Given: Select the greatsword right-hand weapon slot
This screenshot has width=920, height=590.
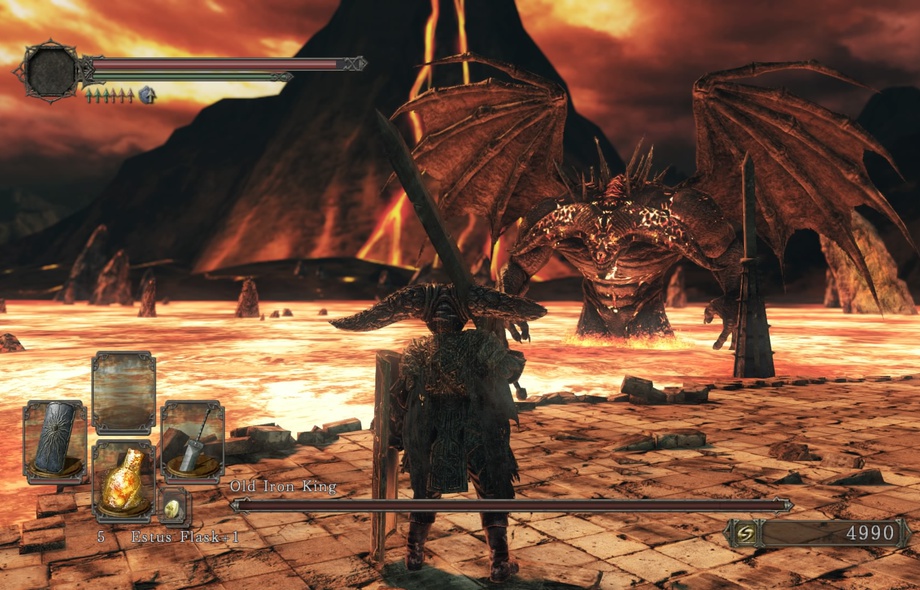Looking at the screenshot, I should tap(192, 441).
